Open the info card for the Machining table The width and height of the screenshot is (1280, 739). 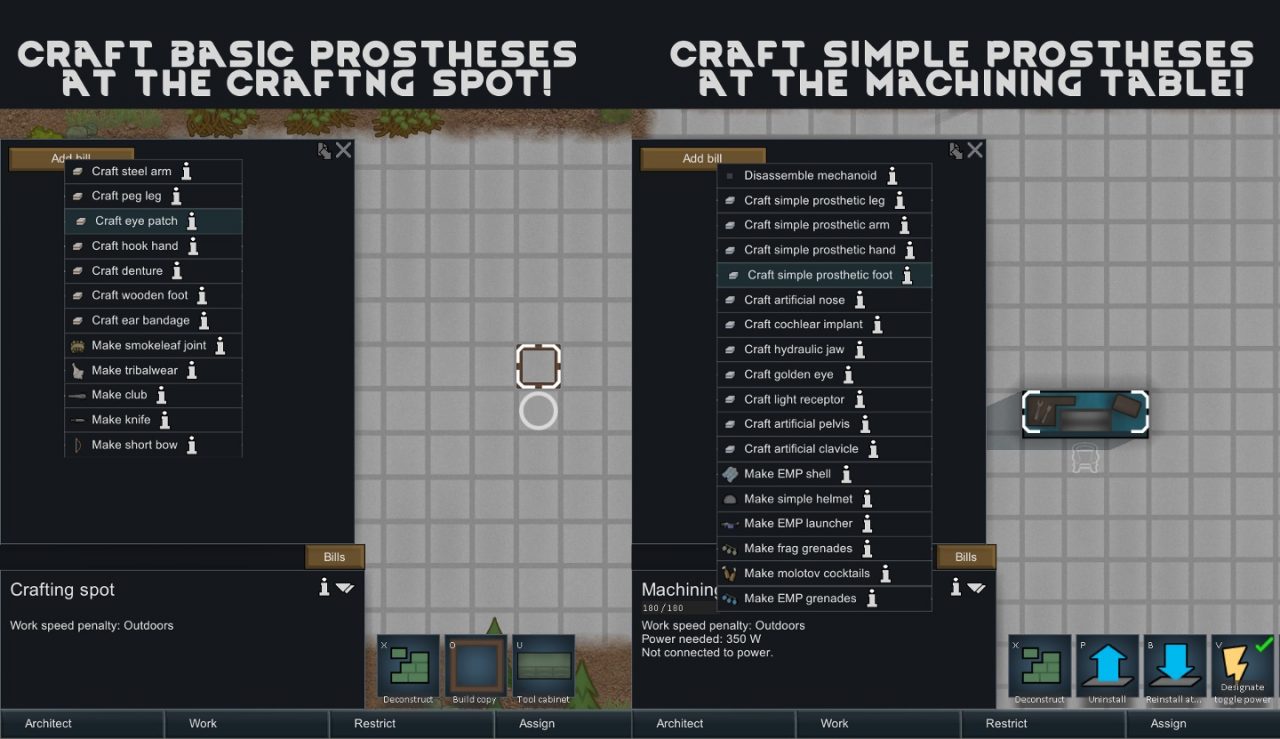(954, 588)
